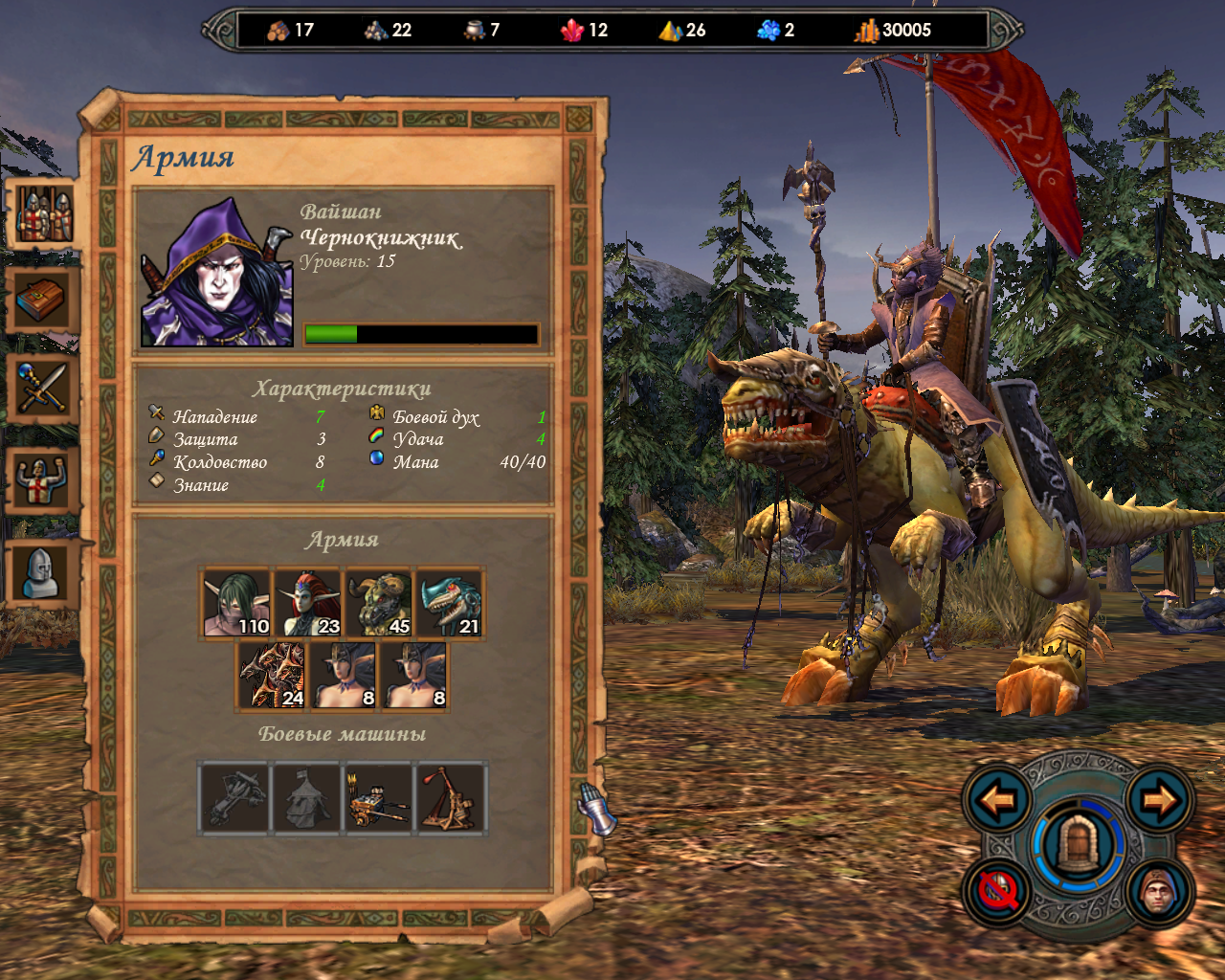Select the steel helmet tab
The width and height of the screenshot is (1225, 980).
41,572
